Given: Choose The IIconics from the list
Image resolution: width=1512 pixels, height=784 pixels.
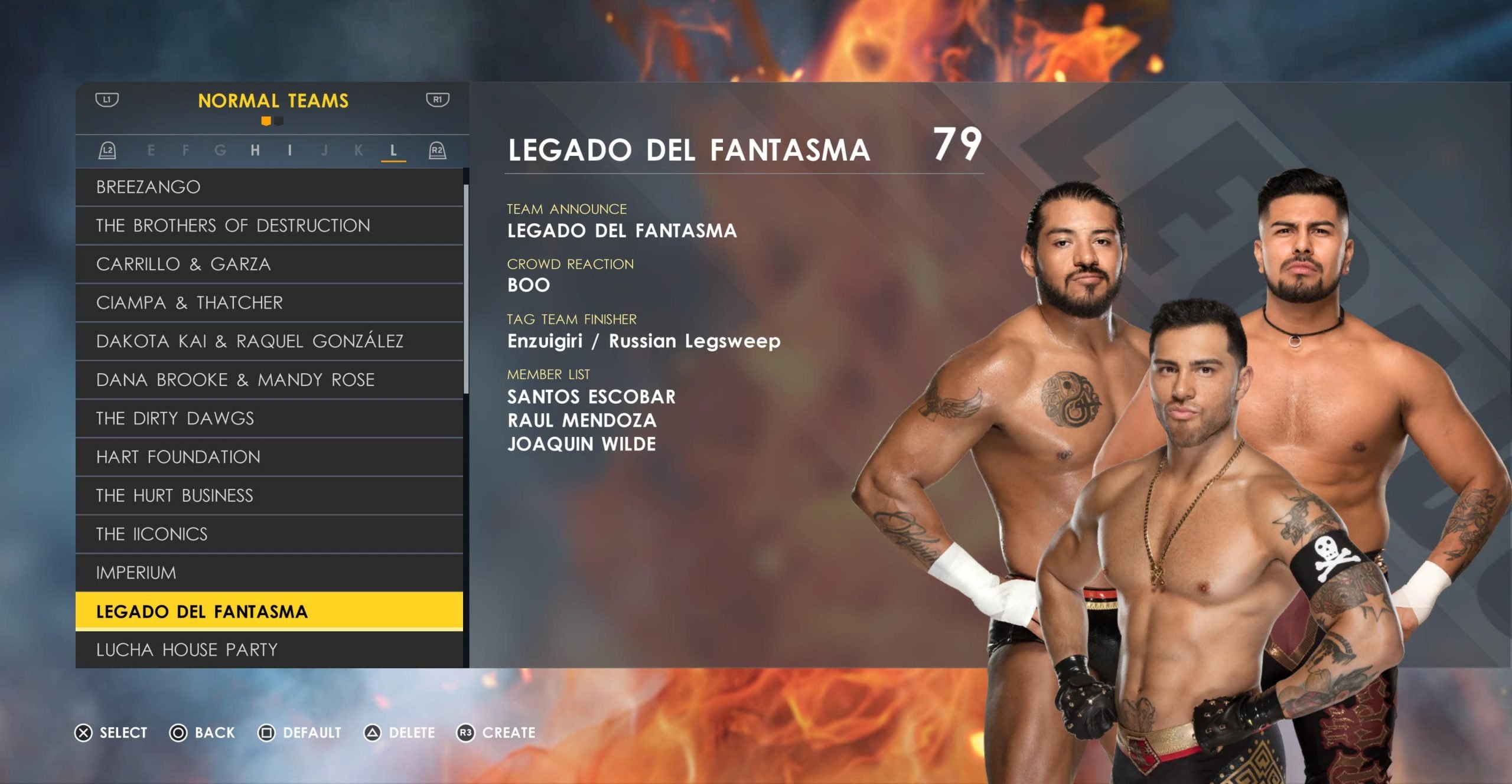Looking at the screenshot, I should point(269,534).
